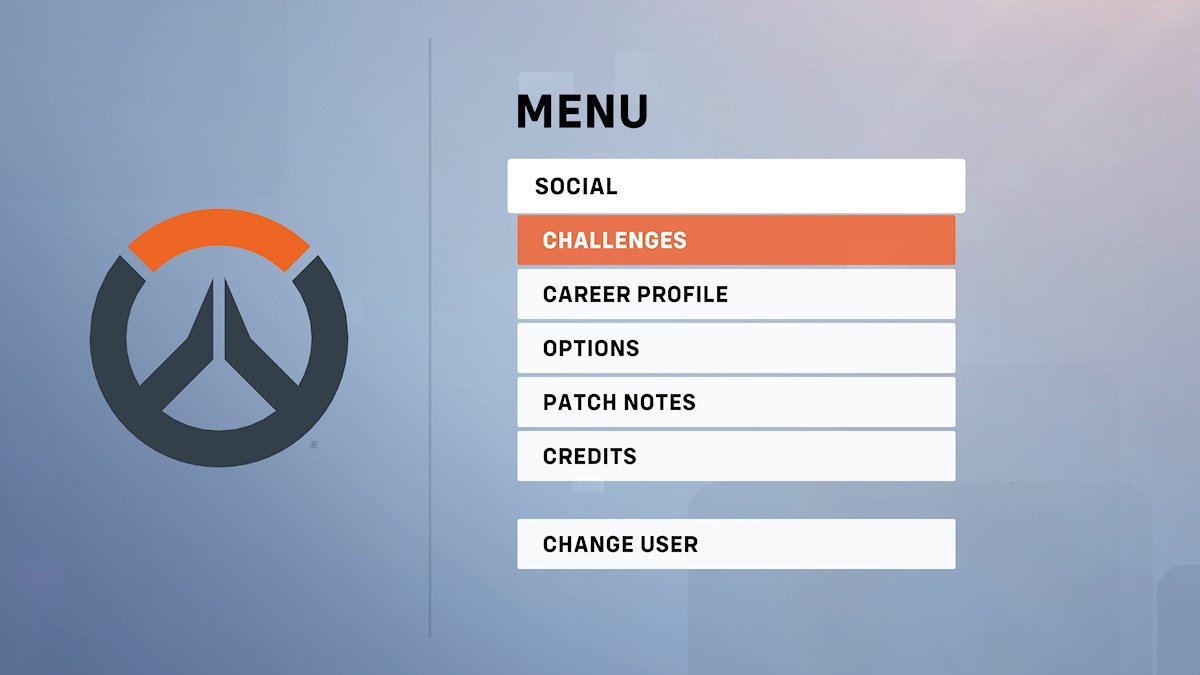Show the game Credits

tap(736, 456)
